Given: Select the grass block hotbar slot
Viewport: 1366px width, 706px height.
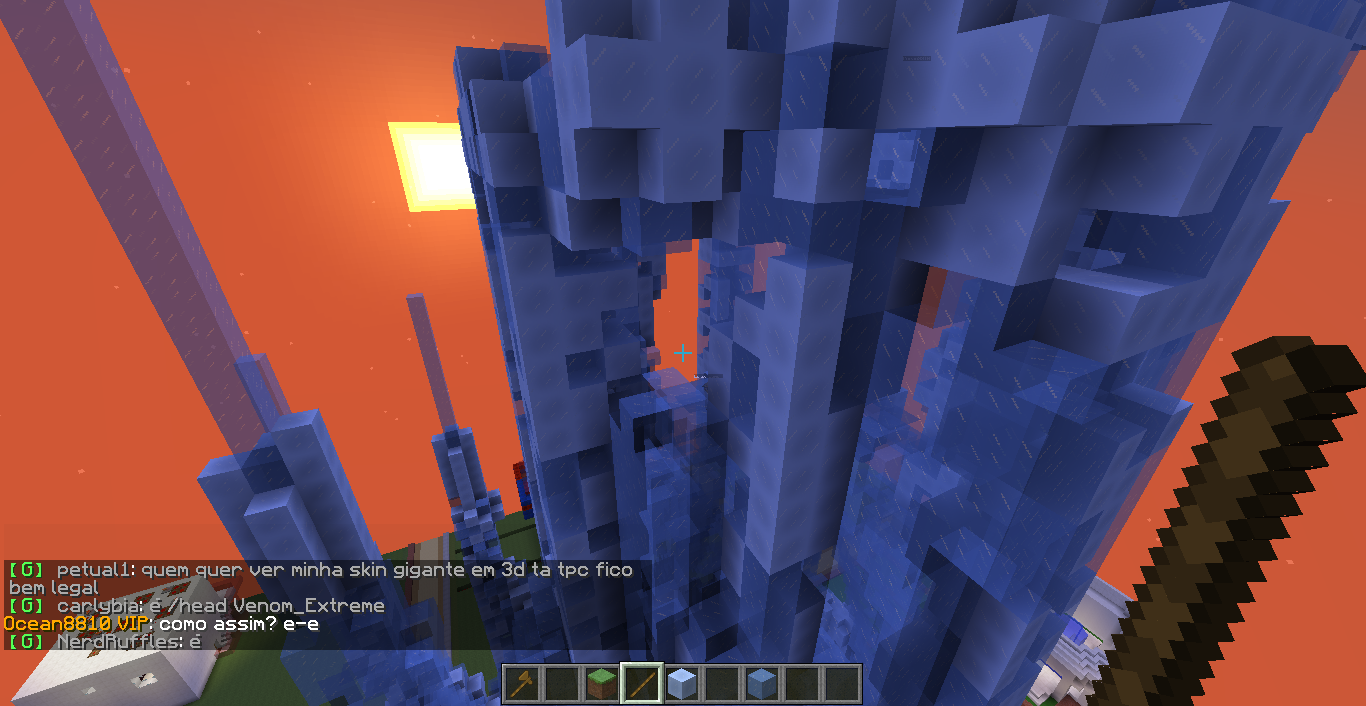Looking at the screenshot, I should 601,684.
